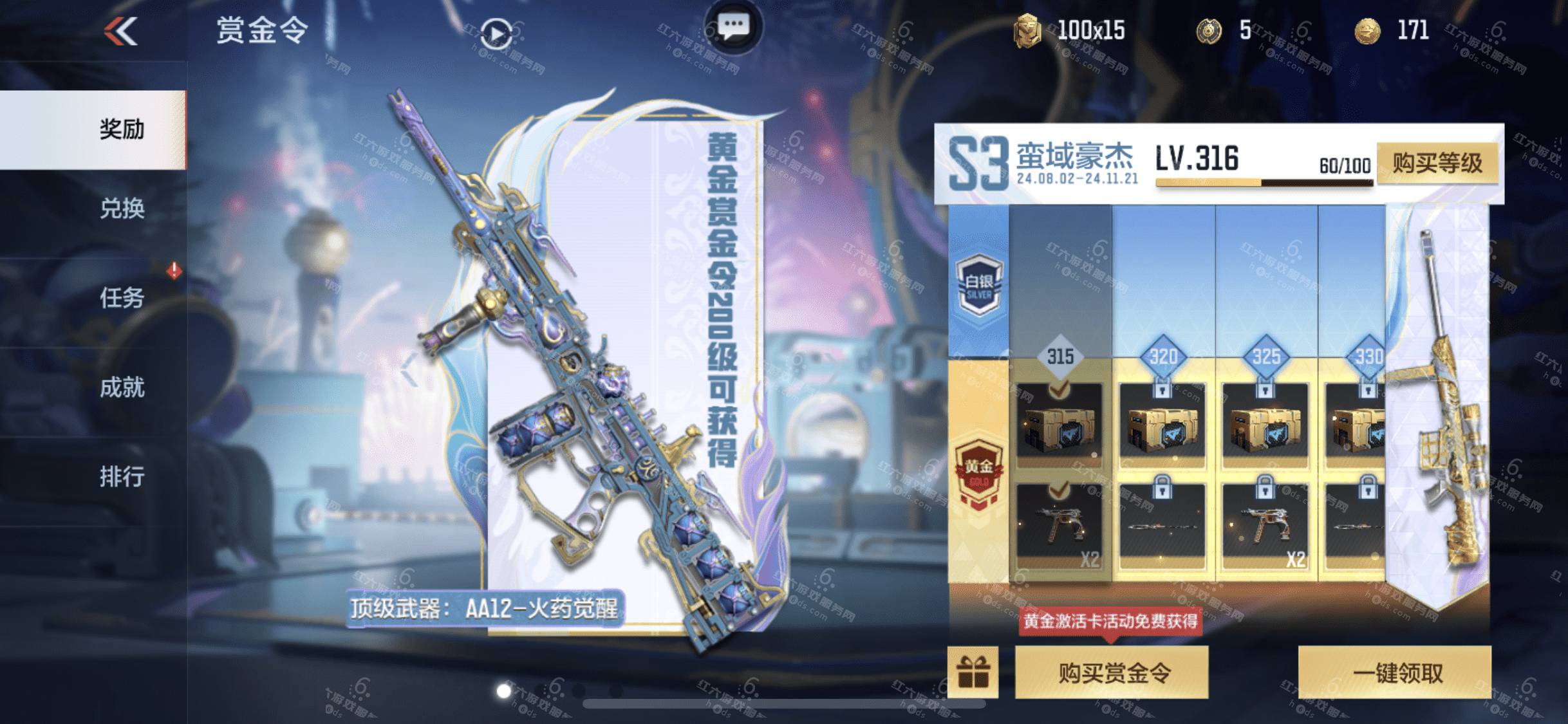Claim all rewards with 一键领取
Viewport: 1568px width, 724px height.
[x=1394, y=673]
